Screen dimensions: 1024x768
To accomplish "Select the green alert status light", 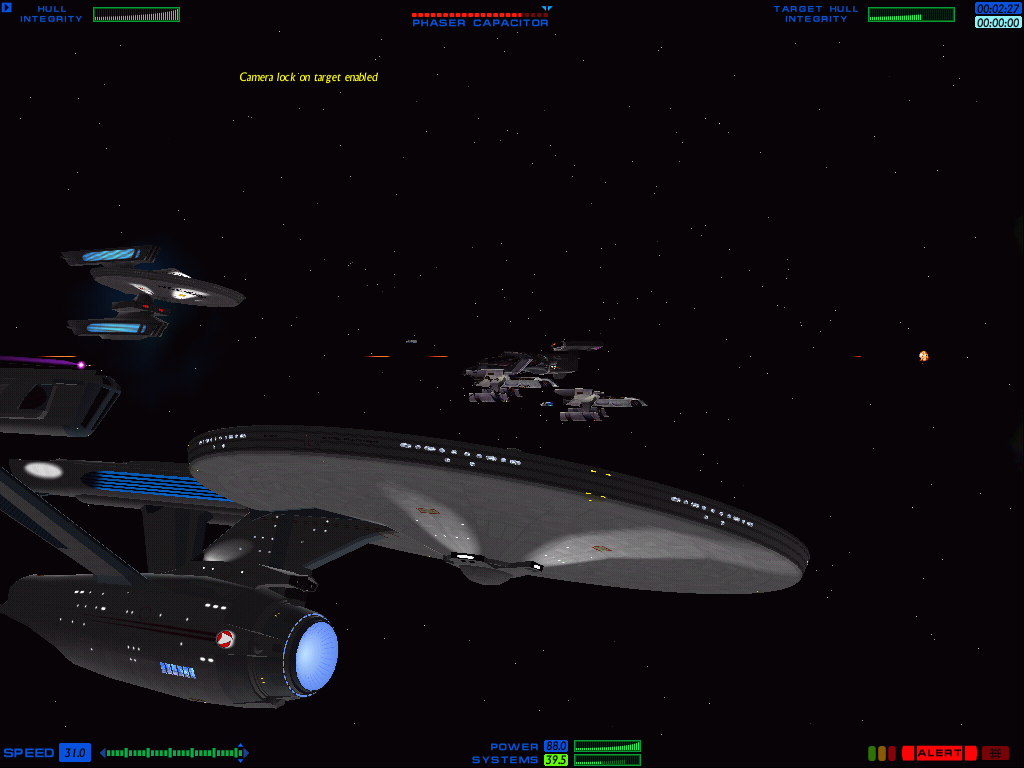I will point(872,753).
